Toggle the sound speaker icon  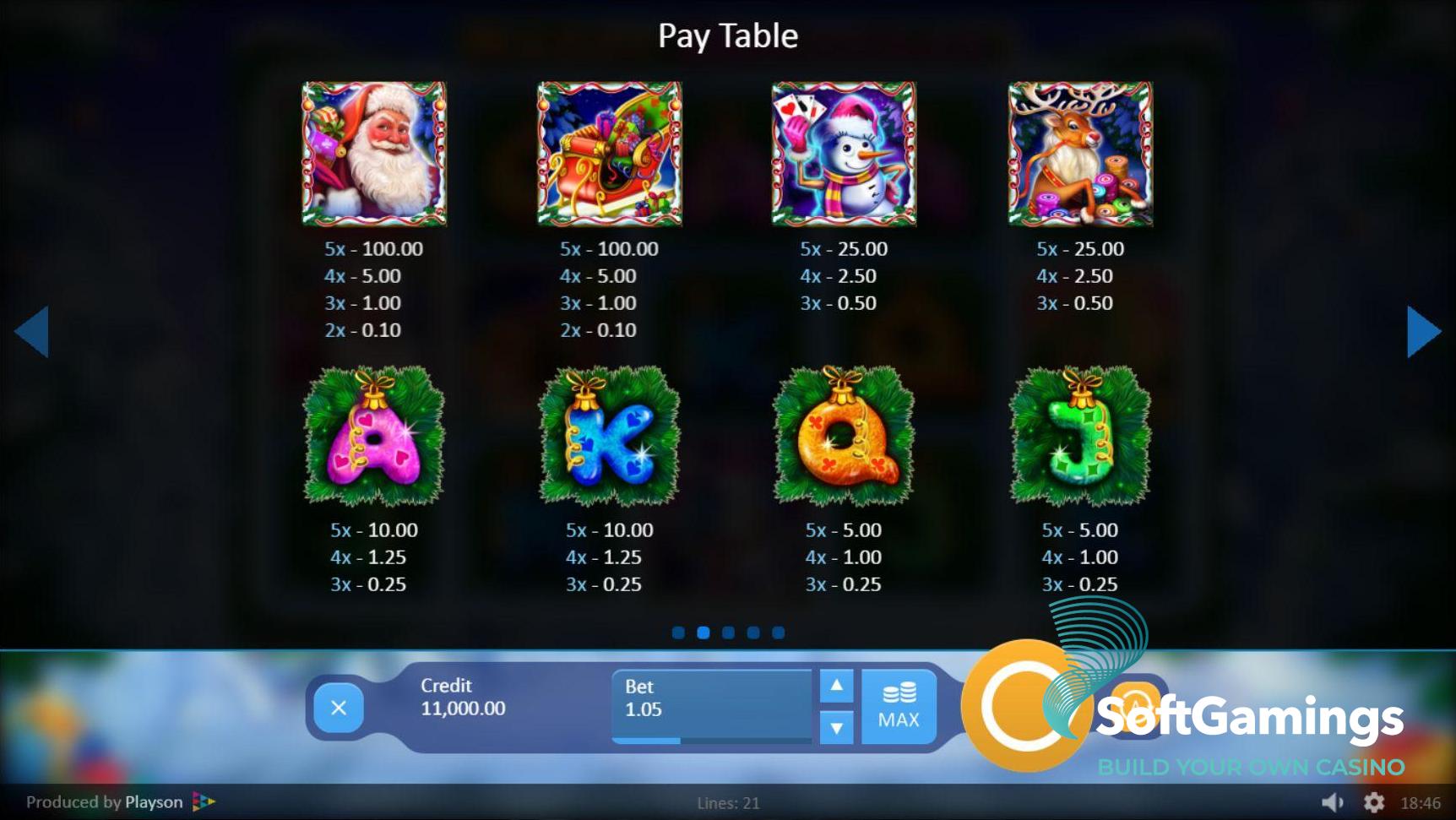click(1332, 802)
